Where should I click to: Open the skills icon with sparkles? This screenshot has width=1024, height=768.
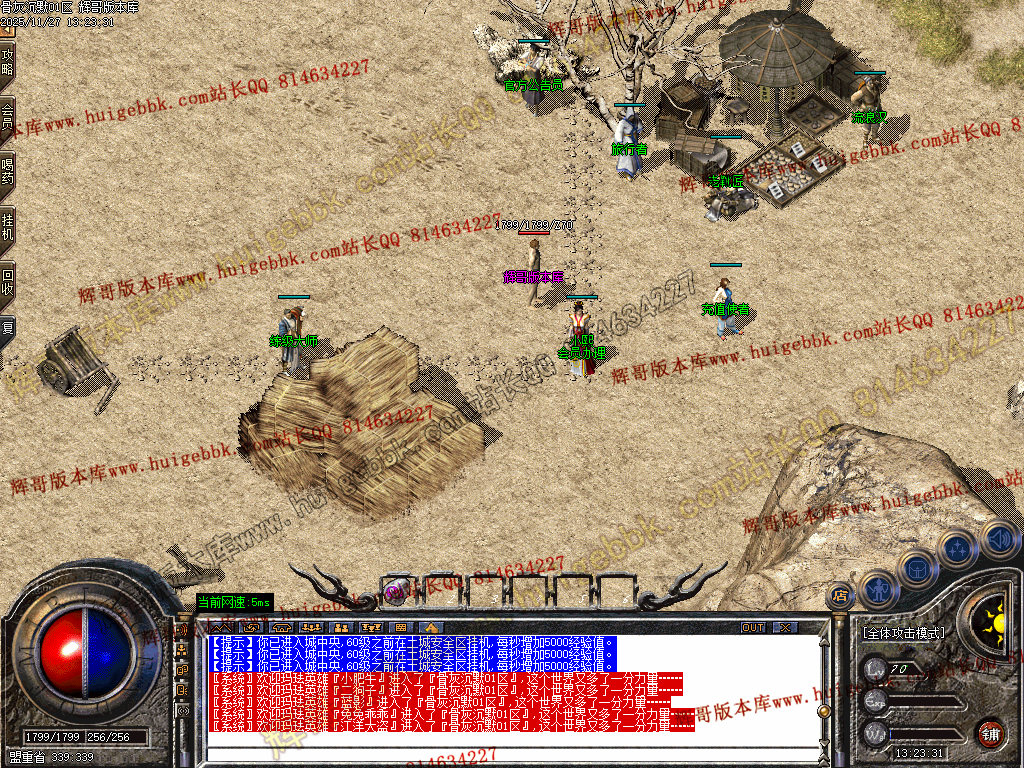(957, 549)
